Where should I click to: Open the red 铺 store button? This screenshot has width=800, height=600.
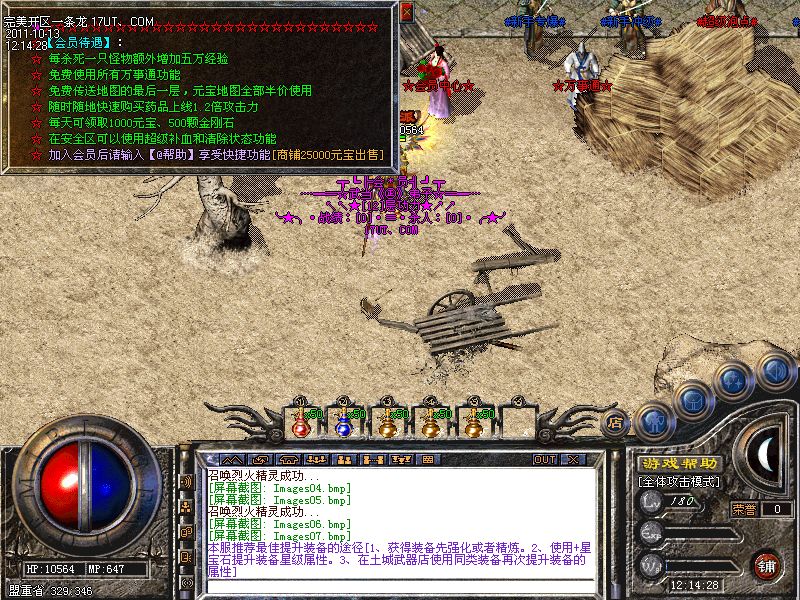pyautogui.click(x=768, y=565)
